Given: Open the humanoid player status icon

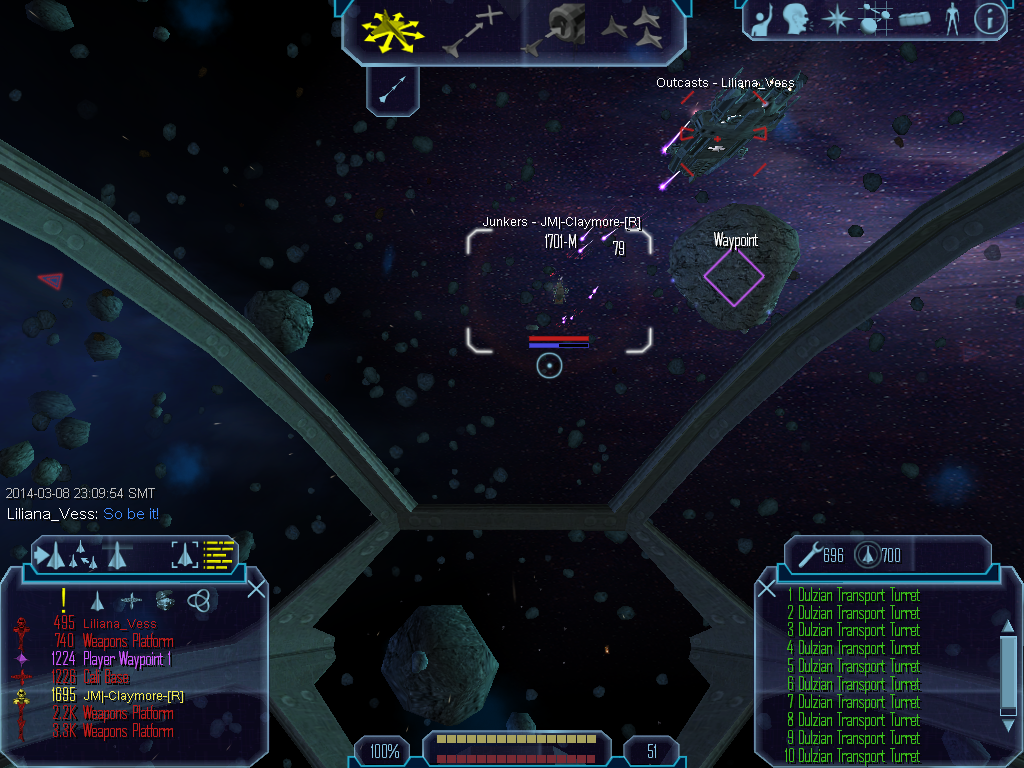Looking at the screenshot, I should tap(952, 19).
